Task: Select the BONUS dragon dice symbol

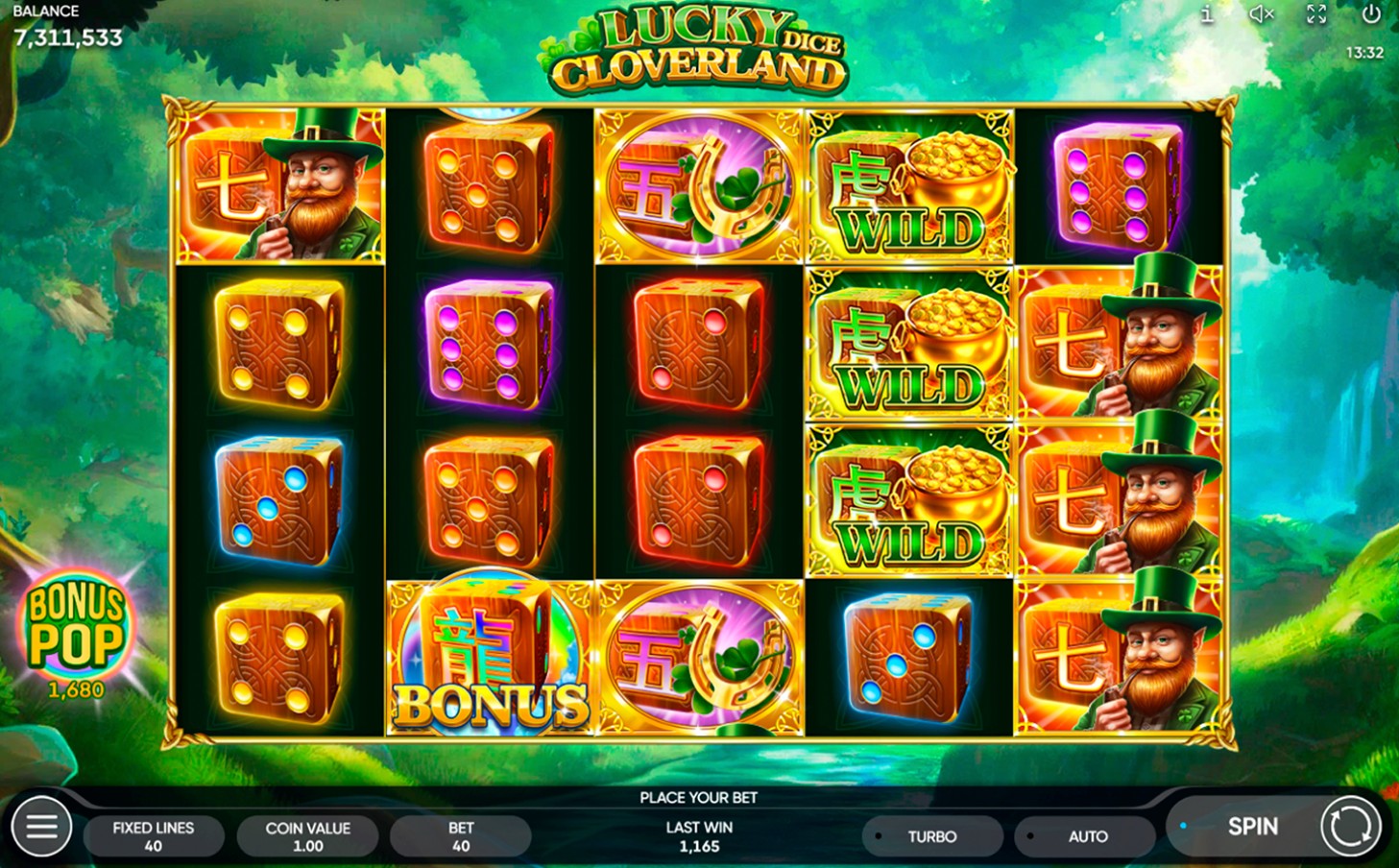Action: pos(490,658)
